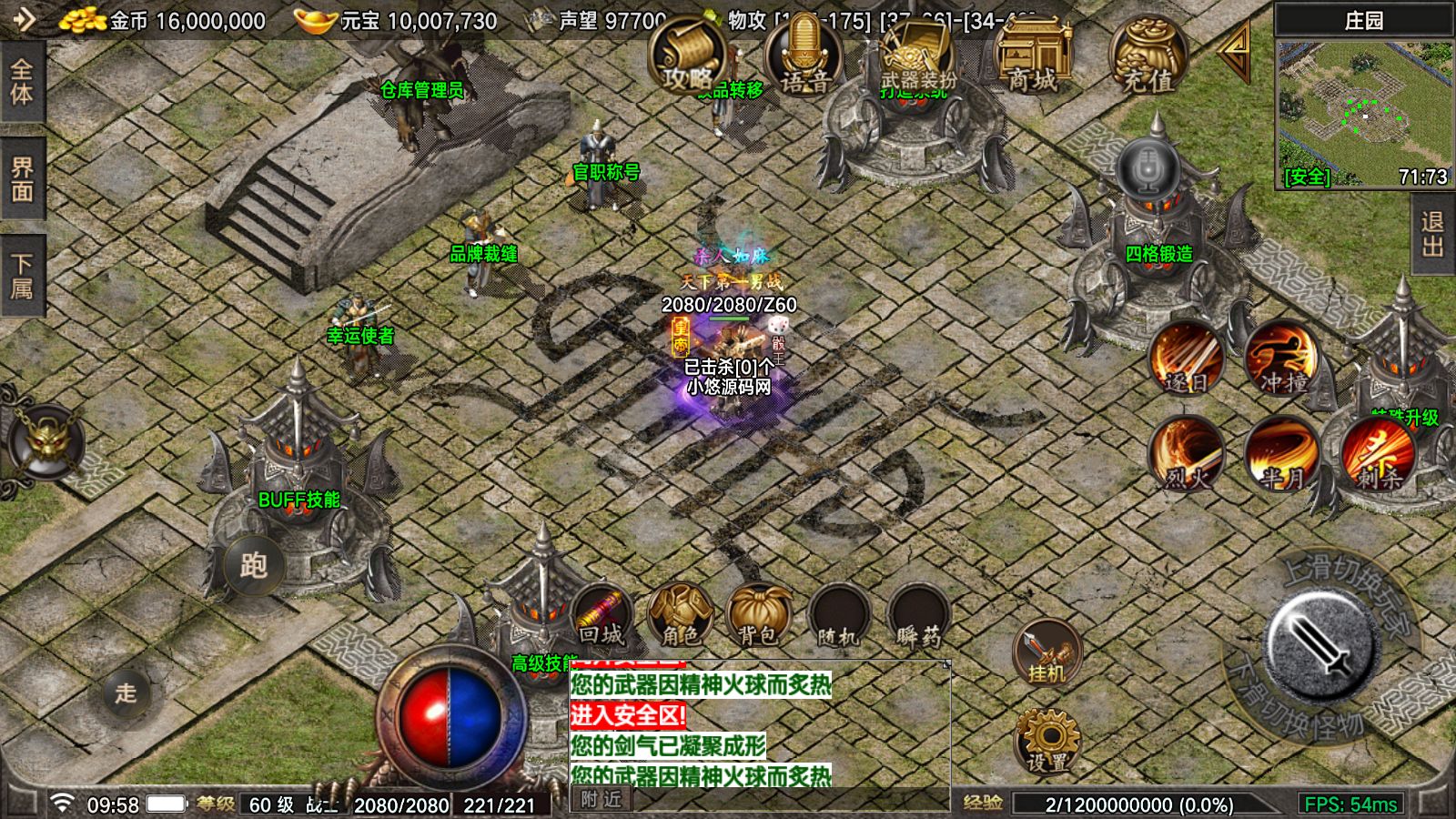Select the 界面 tab
The width and height of the screenshot is (1456, 819).
(x=22, y=178)
